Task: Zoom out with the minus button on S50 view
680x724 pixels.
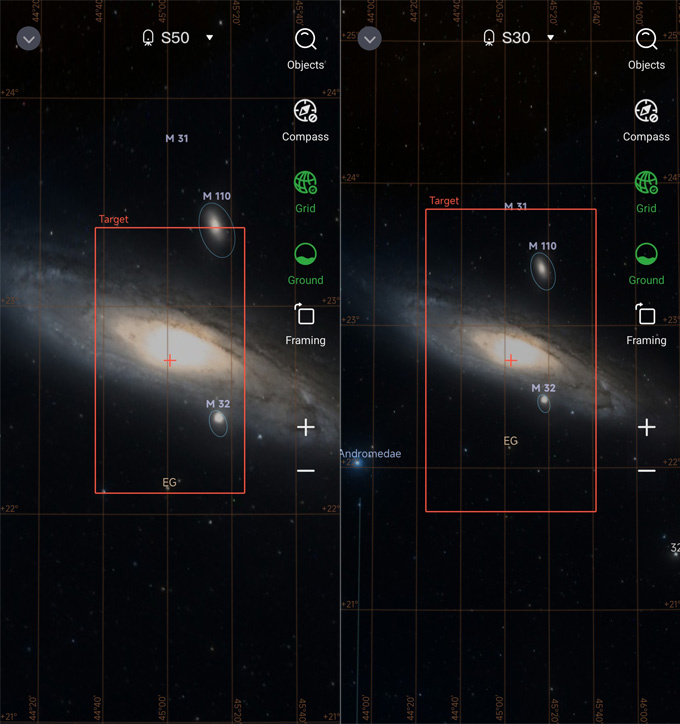Action: (306, 471)
